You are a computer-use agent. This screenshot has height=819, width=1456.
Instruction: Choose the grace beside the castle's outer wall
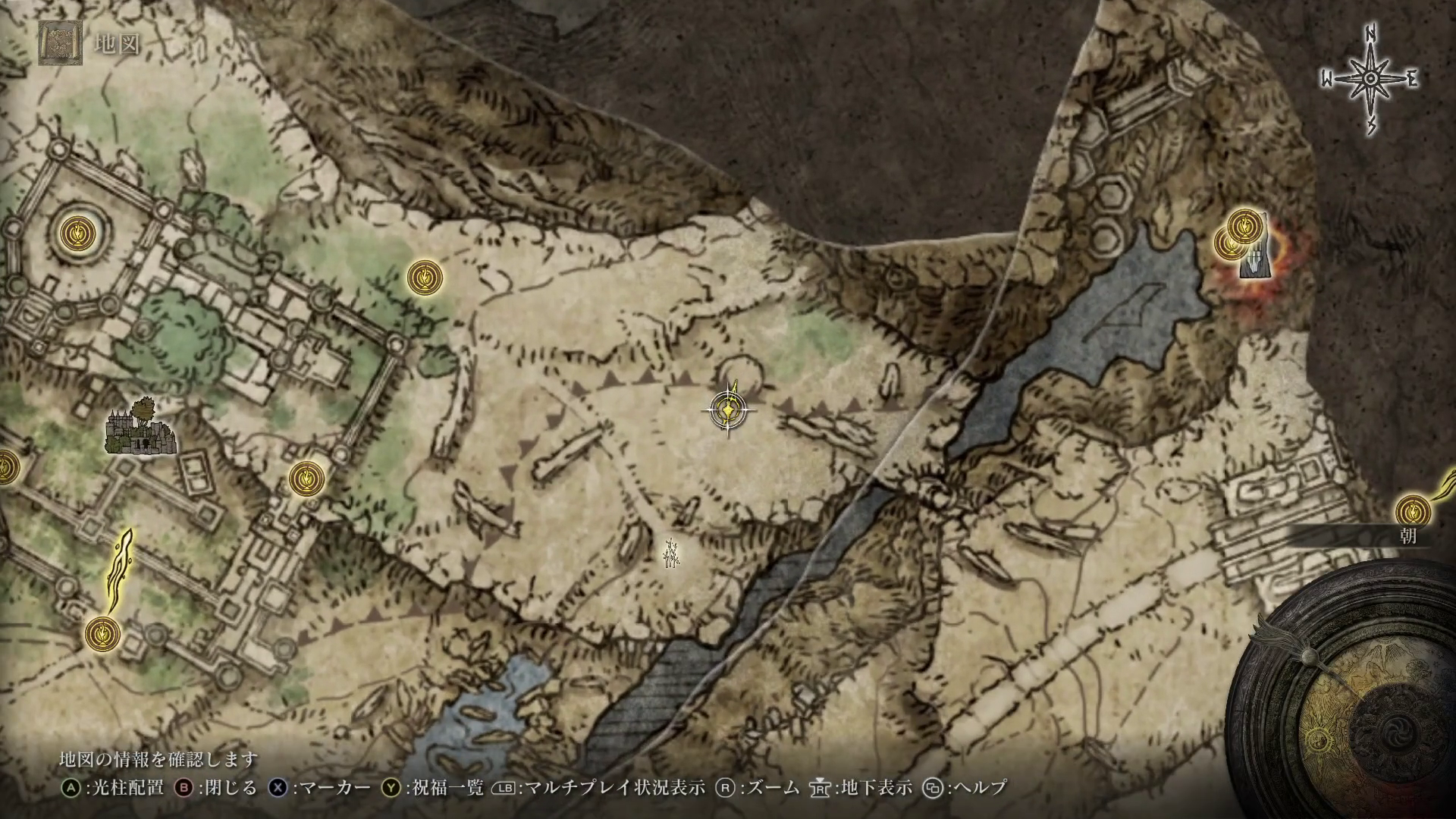tap(307, 479)
